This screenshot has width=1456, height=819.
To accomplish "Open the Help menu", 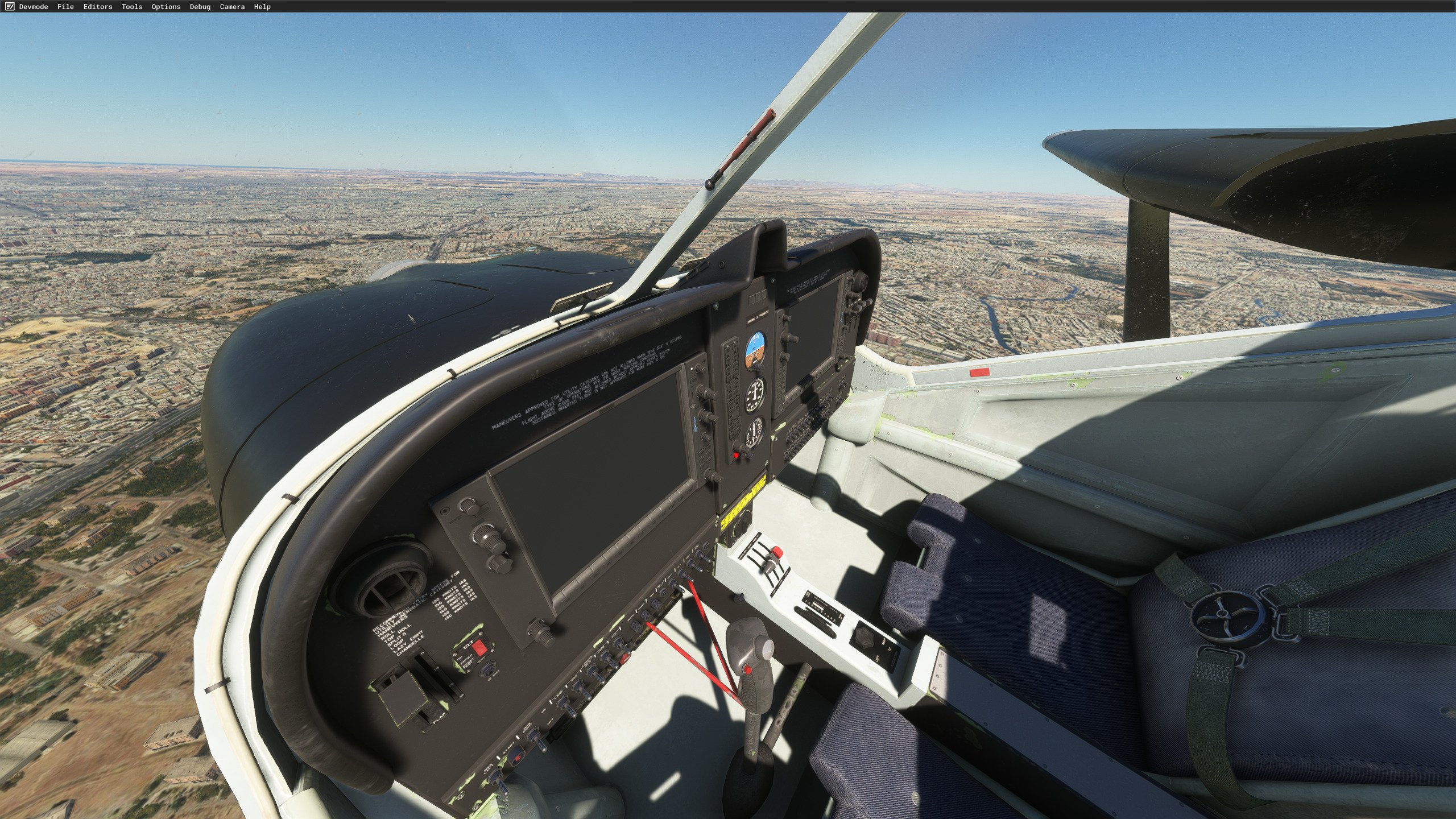I will click(x=262, y=7).
